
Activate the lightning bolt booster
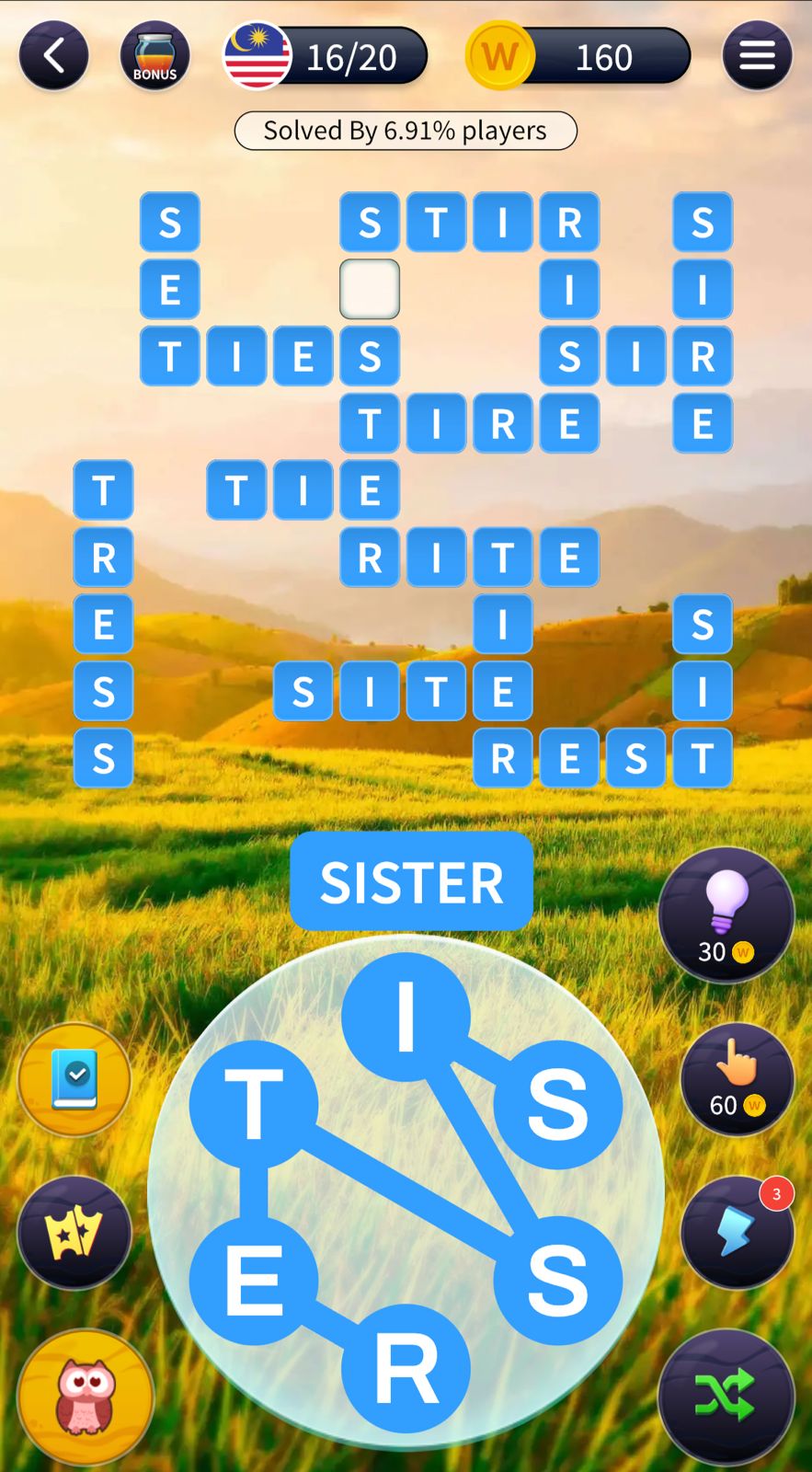(x=737, y=1231)
